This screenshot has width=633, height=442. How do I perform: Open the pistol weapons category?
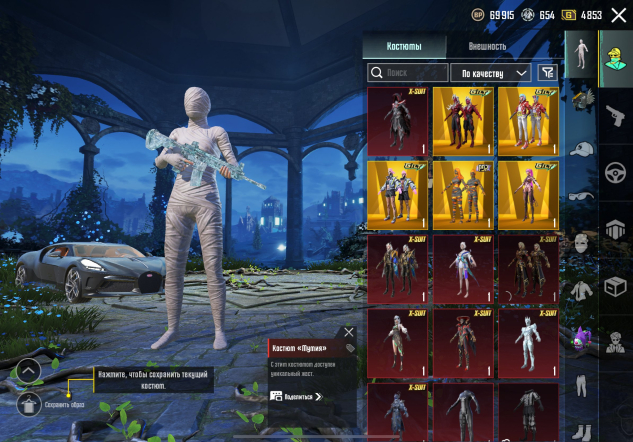tap(616, 113)
